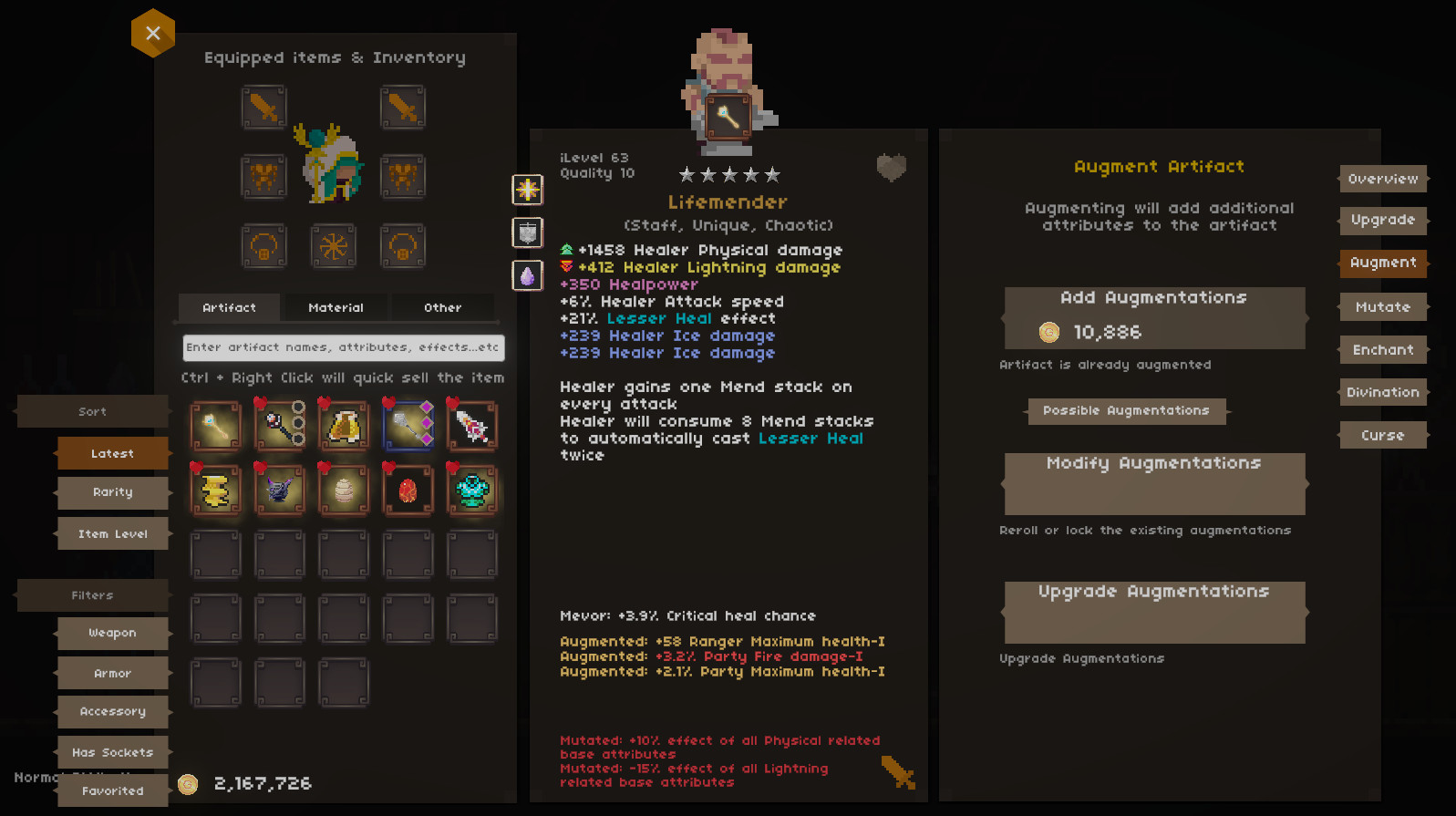The width and height of the screenshot is (1456, 816).
Task: Open Possible Augmentations list
Action: coord(1127,410)
